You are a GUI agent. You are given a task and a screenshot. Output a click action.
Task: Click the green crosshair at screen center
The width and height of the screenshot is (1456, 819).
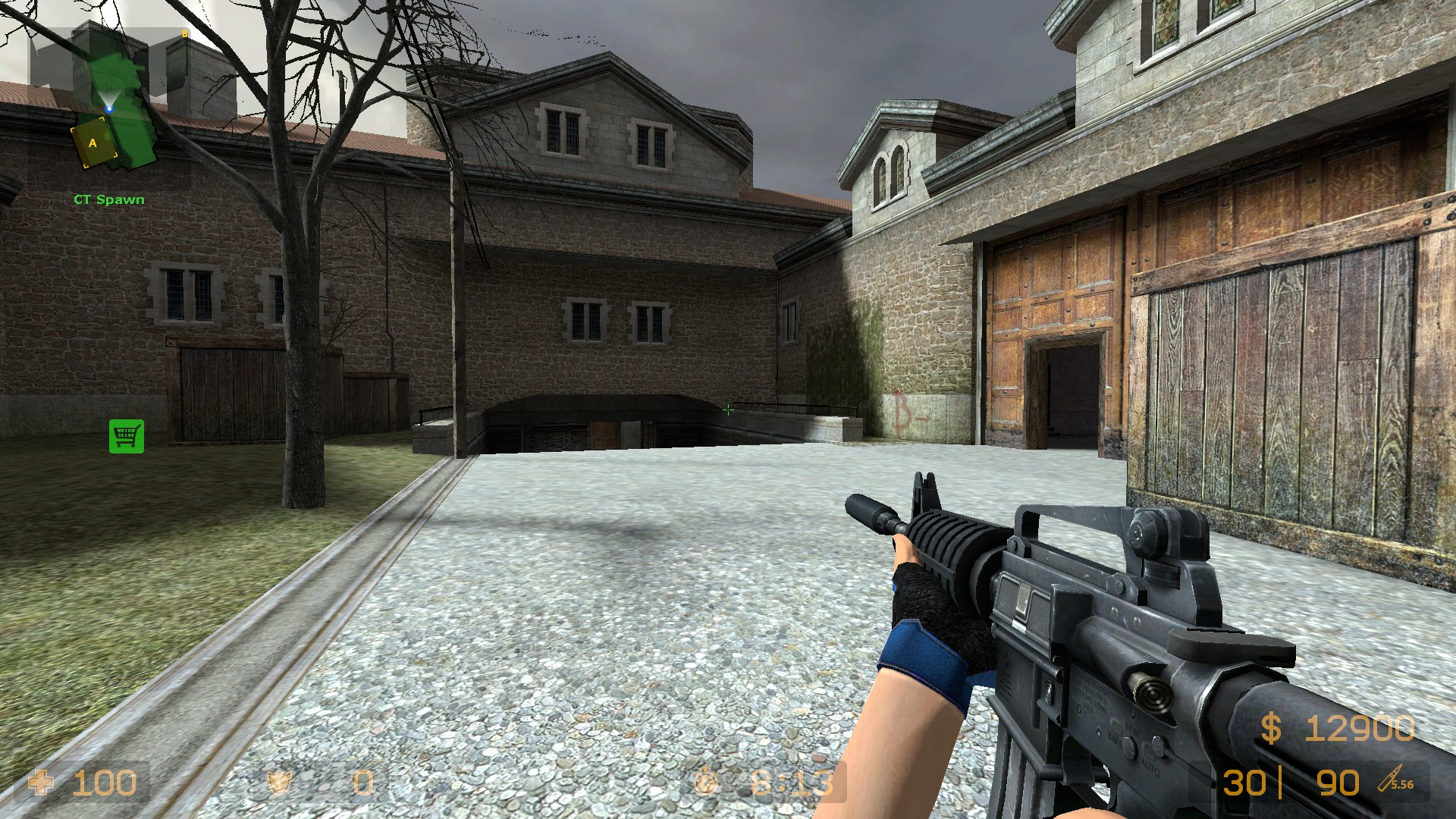728,409
